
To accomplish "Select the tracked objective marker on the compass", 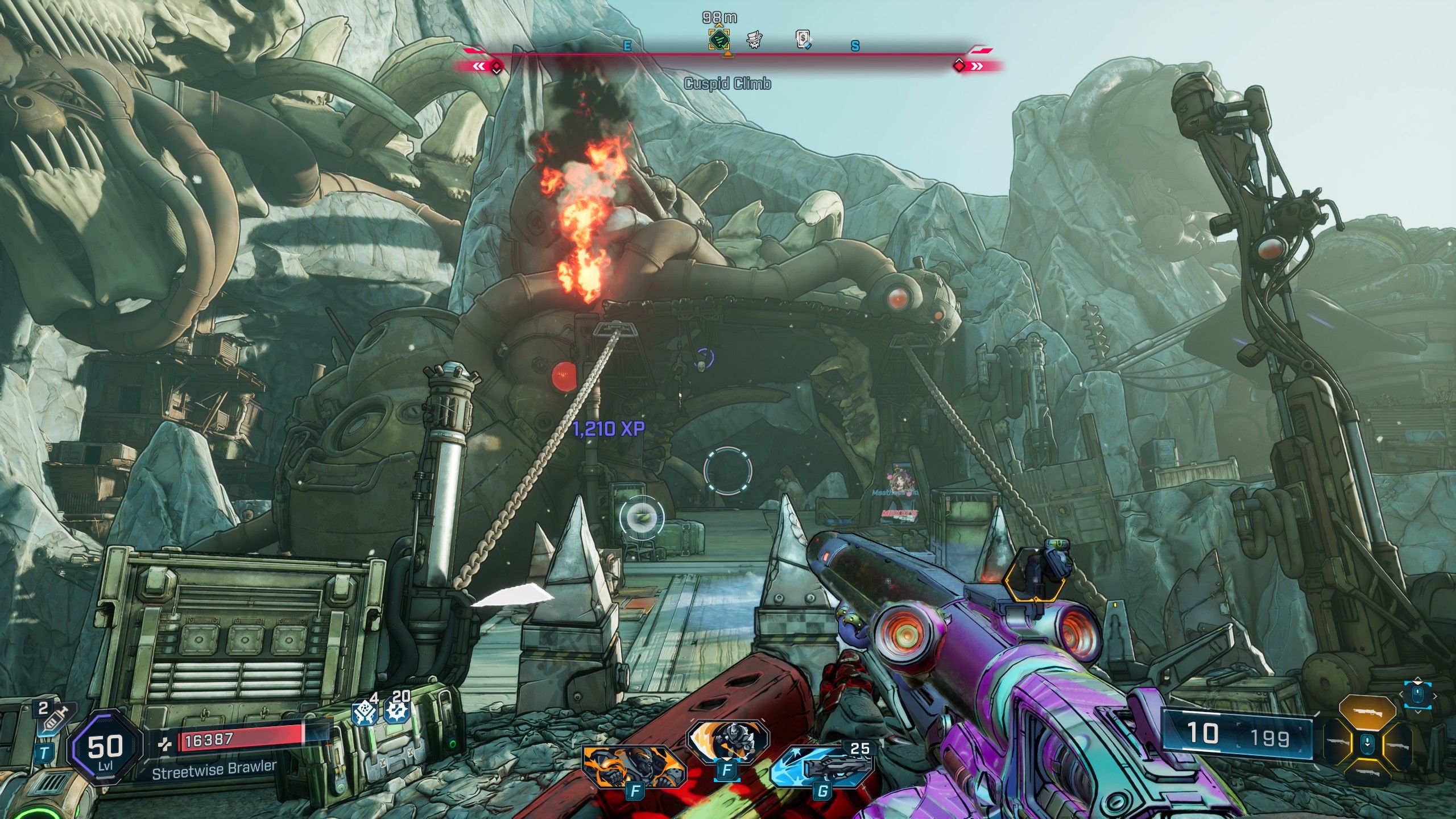I will tap(719, 40).
